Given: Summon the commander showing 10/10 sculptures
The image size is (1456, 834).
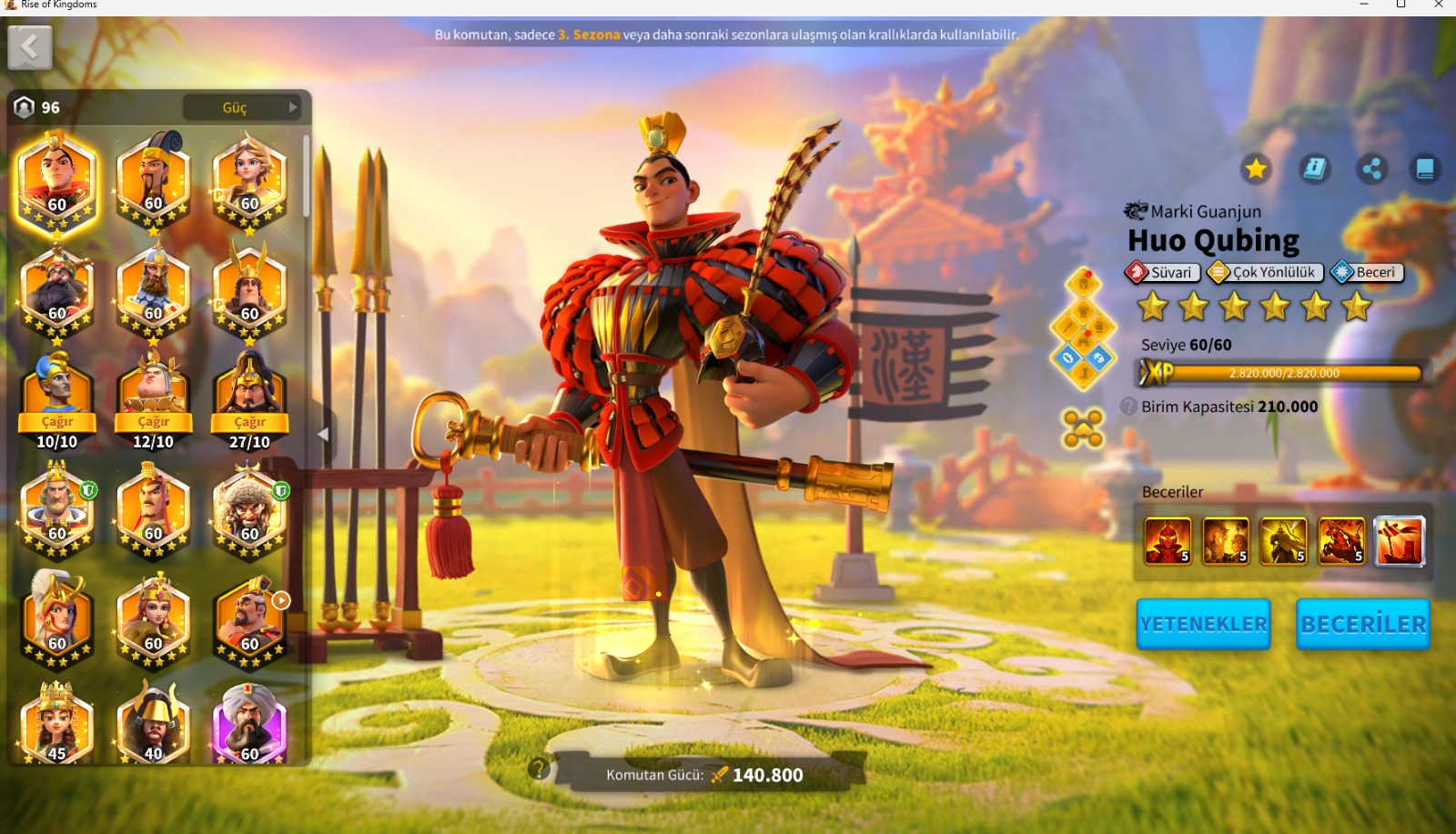Looking at the screenshot, I should (57, 422).
